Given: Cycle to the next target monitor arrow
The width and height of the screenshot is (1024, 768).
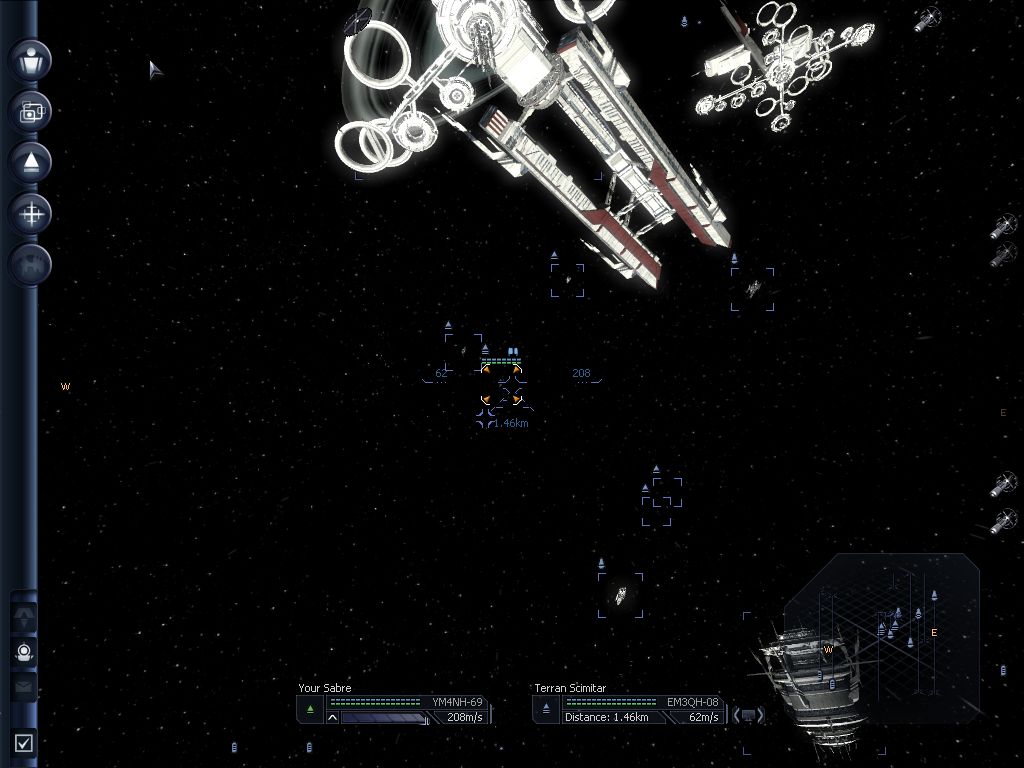Looking at the screenshot, I should pyautogui.click(x=760, y=715).
